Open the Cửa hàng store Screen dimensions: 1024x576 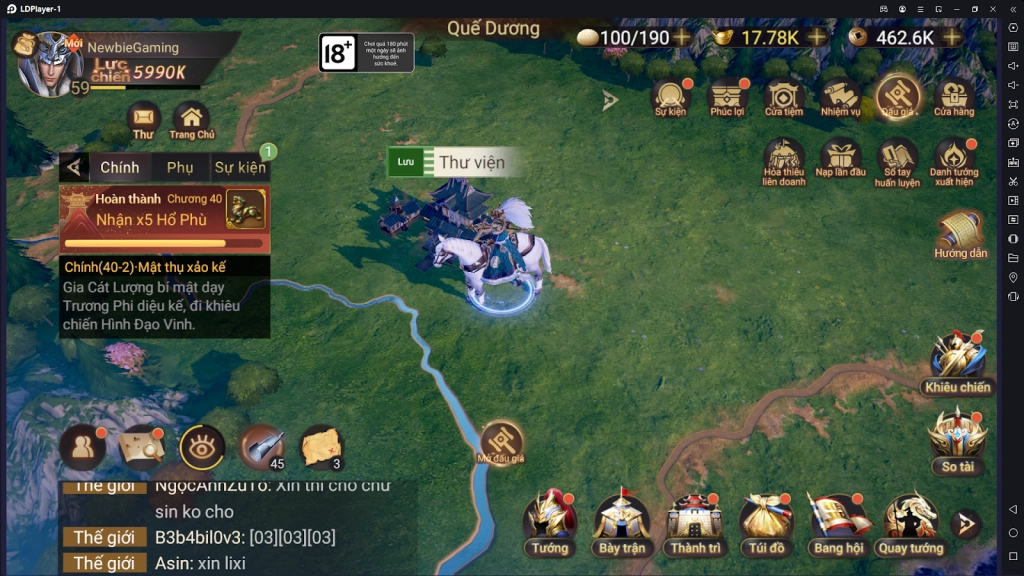pyautogui.click(x=954, y=97)
